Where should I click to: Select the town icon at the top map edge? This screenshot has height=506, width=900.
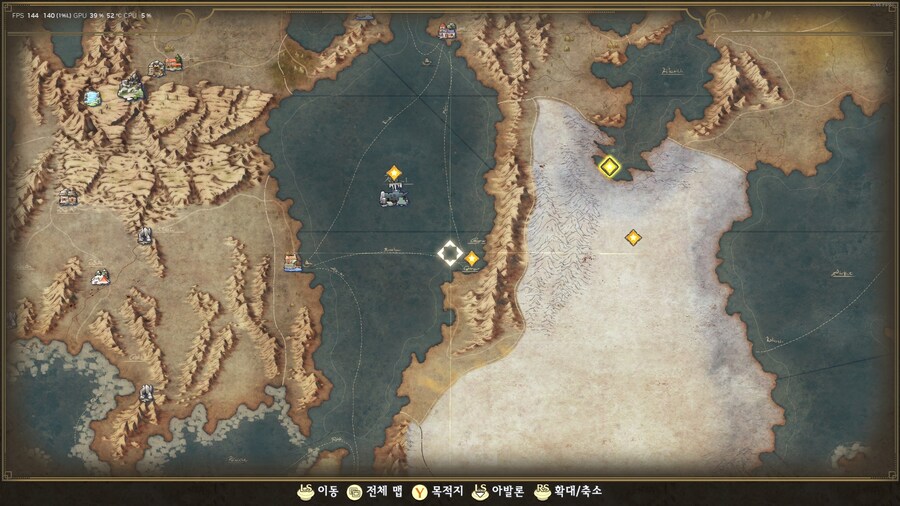(447, 32)
